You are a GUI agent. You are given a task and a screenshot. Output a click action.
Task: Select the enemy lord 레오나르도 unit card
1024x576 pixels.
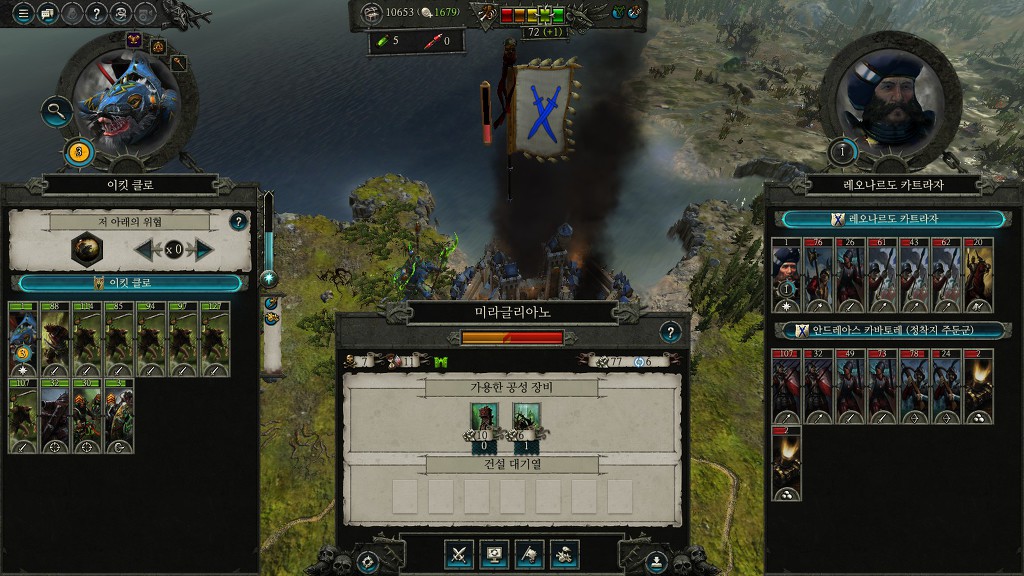pos(787,274)
